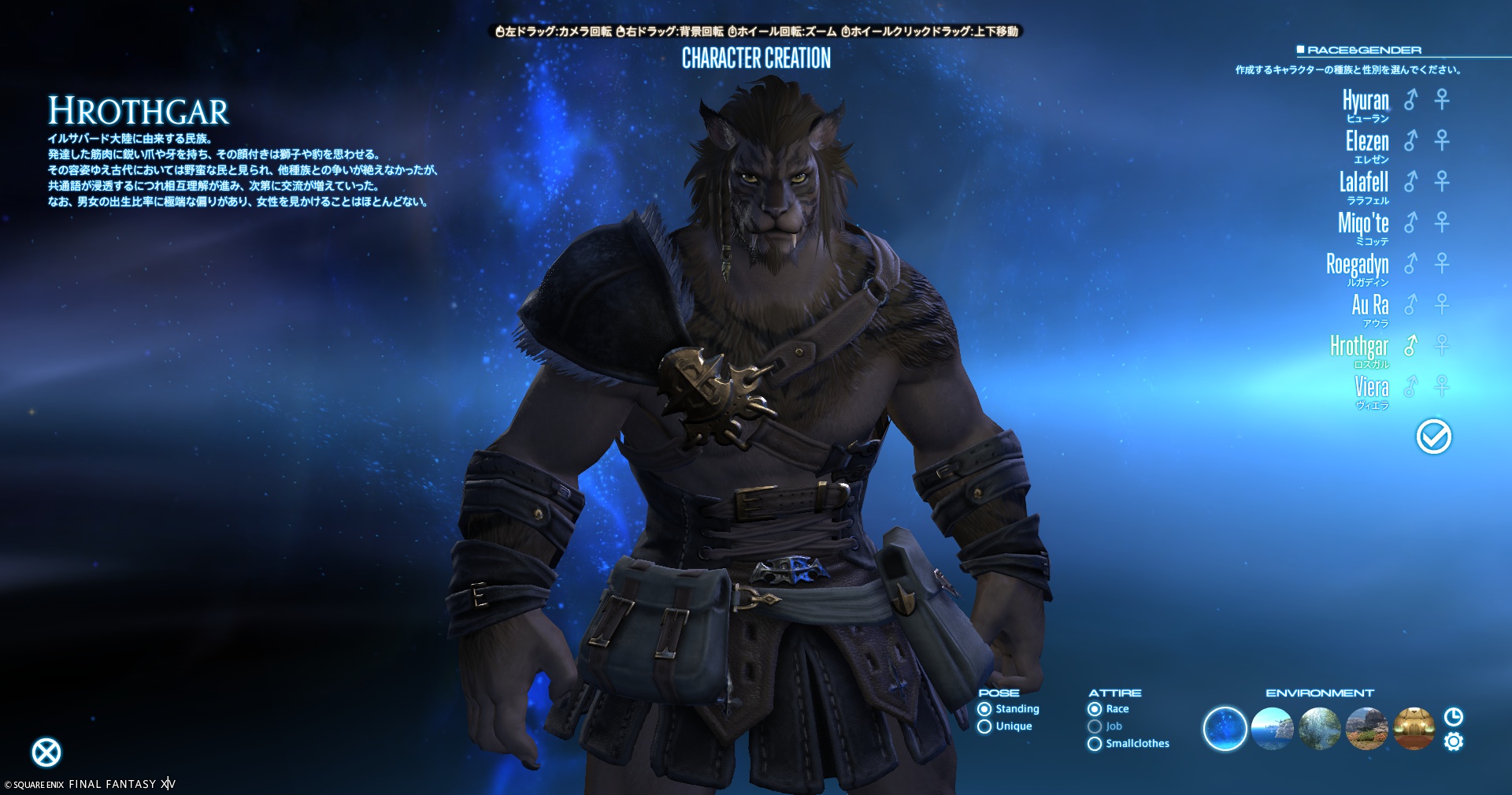Screen dimensions: 1512x795
Task: Pick male Au Ra race option
Action: pos(1410,304)
